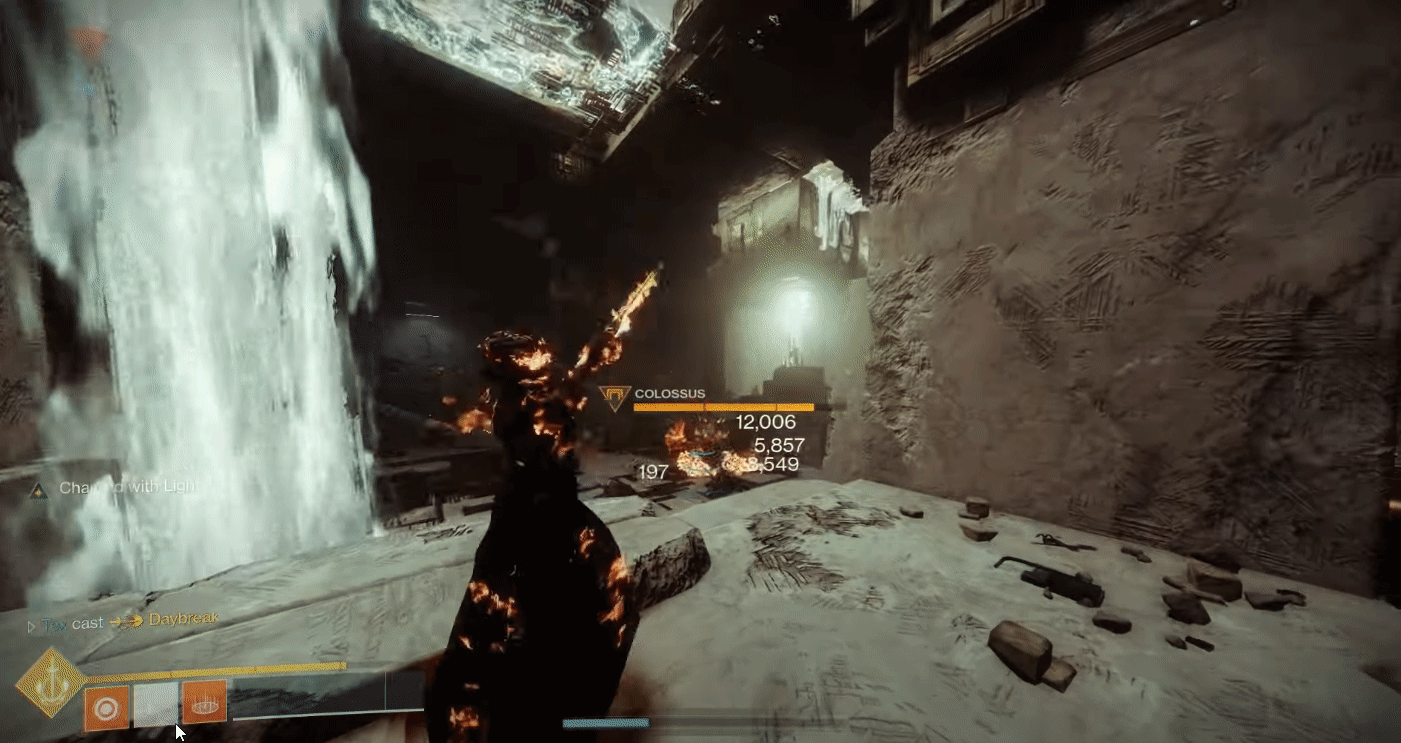
Task: Activate the rift class ability icon
Action: pyautogui.click(x=204, y=701)
